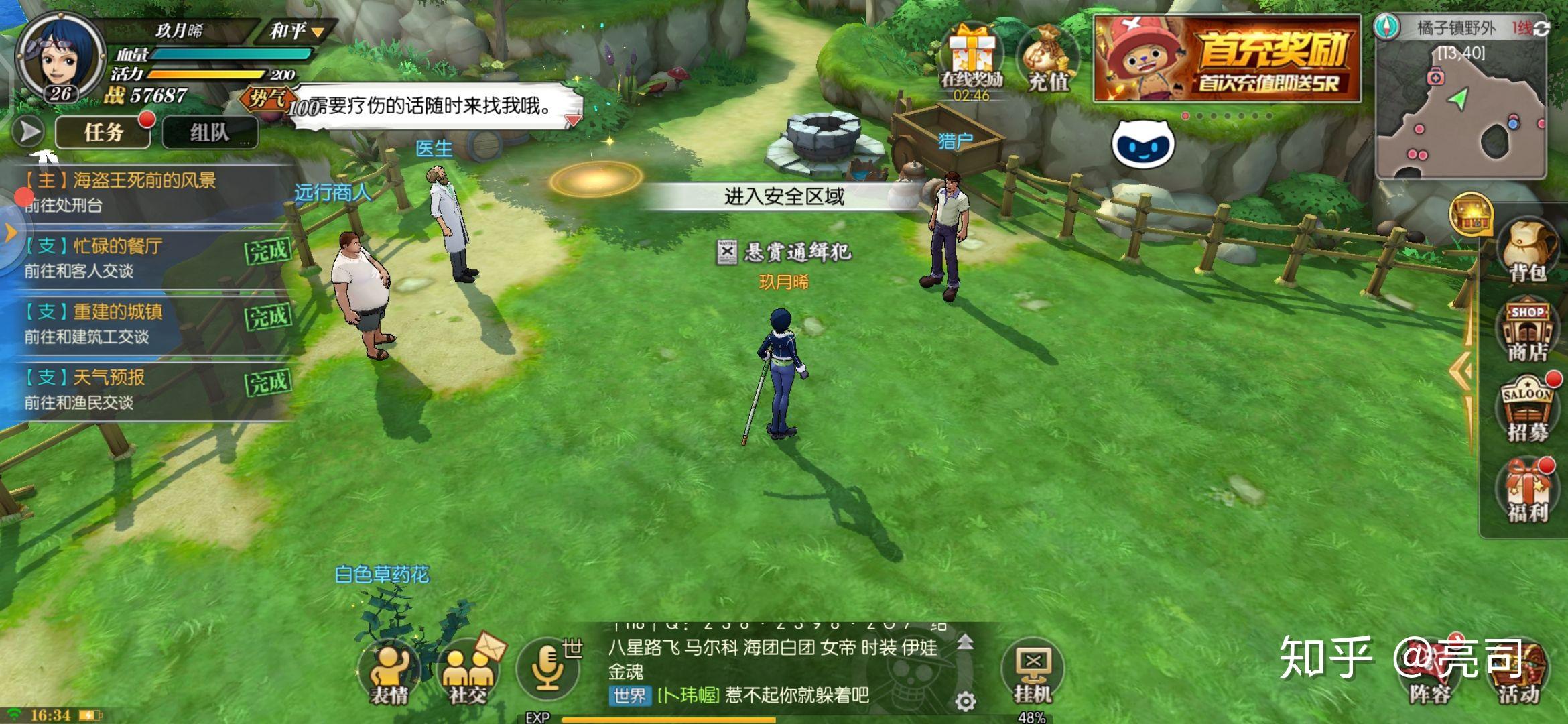Track quest 海盗王死前的风景
Screen dimensions: 1568x724
[x=121, y=181]
